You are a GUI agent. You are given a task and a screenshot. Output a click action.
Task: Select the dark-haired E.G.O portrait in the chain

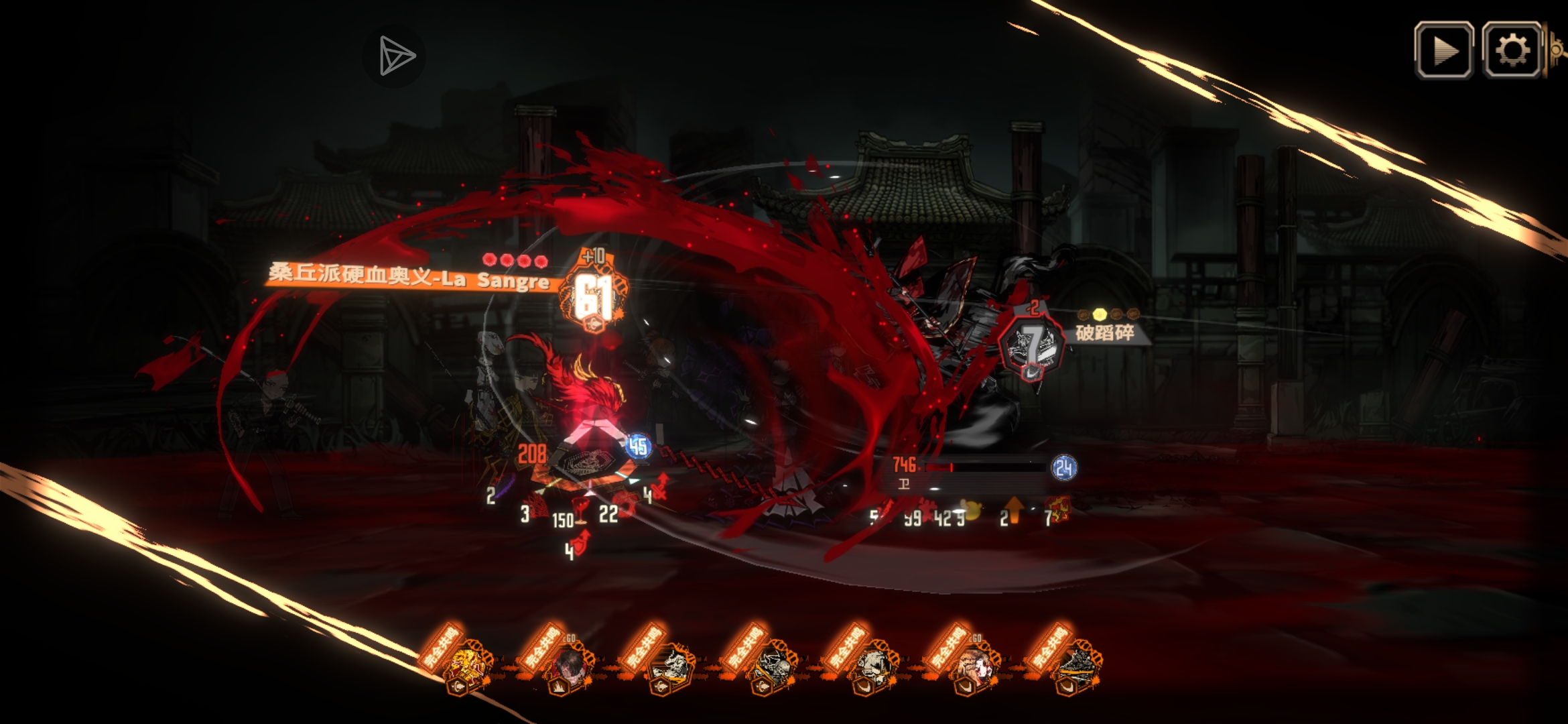pos(570,665)
